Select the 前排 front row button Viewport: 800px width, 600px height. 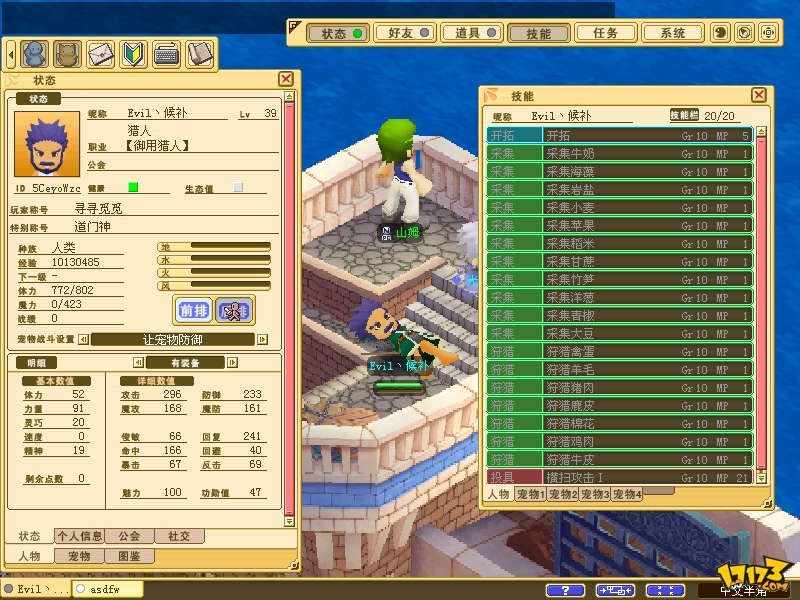click(193, 311)
